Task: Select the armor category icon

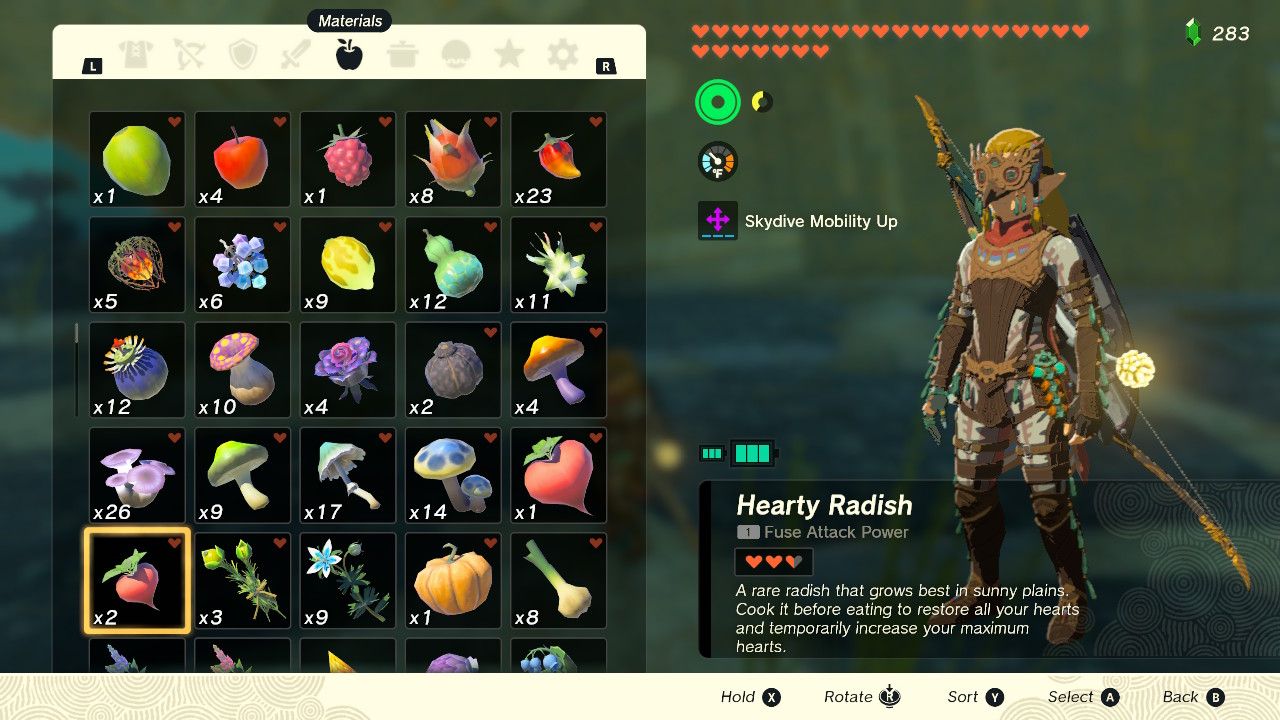Action: [x=137, y=55]
